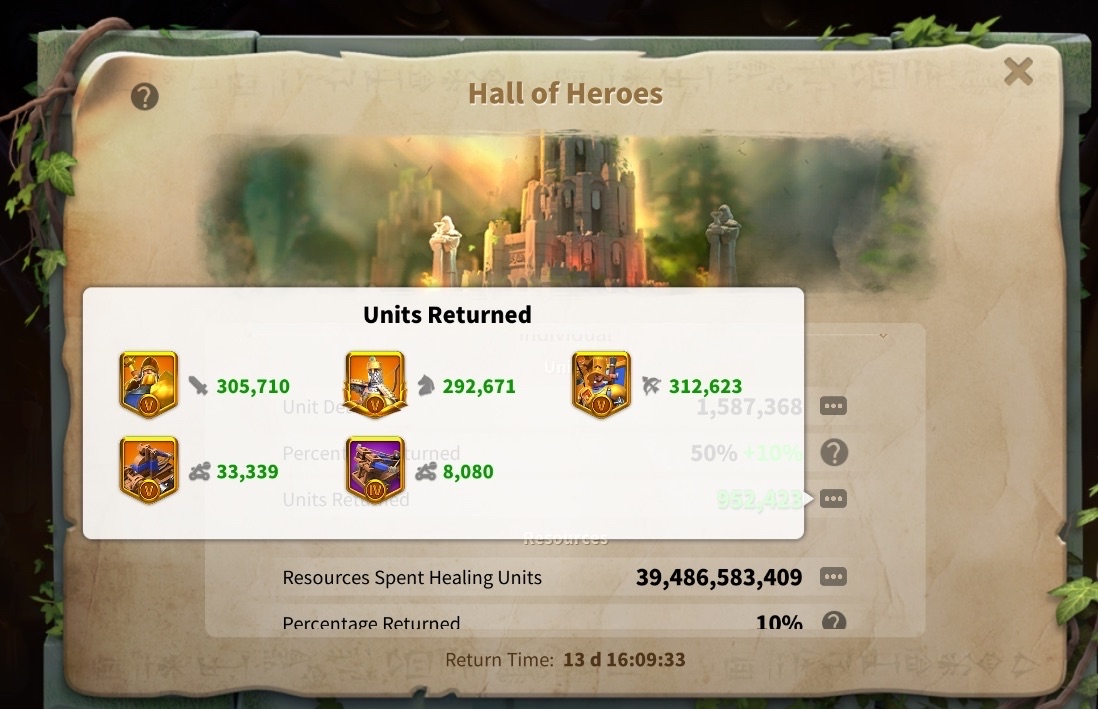Open the resources Percentage Returned 10% help
This screenshot has width=1098, height=709.
834,622
